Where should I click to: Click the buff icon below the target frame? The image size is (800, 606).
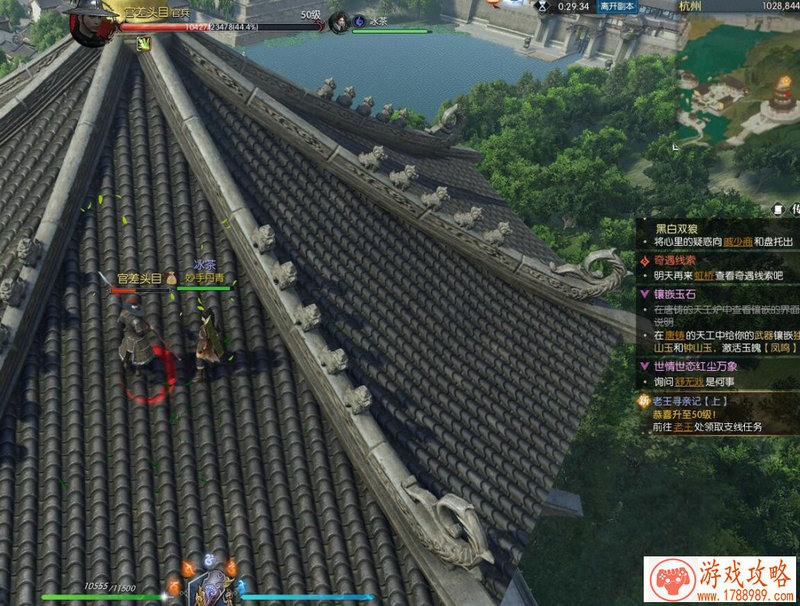pos(144,43)
